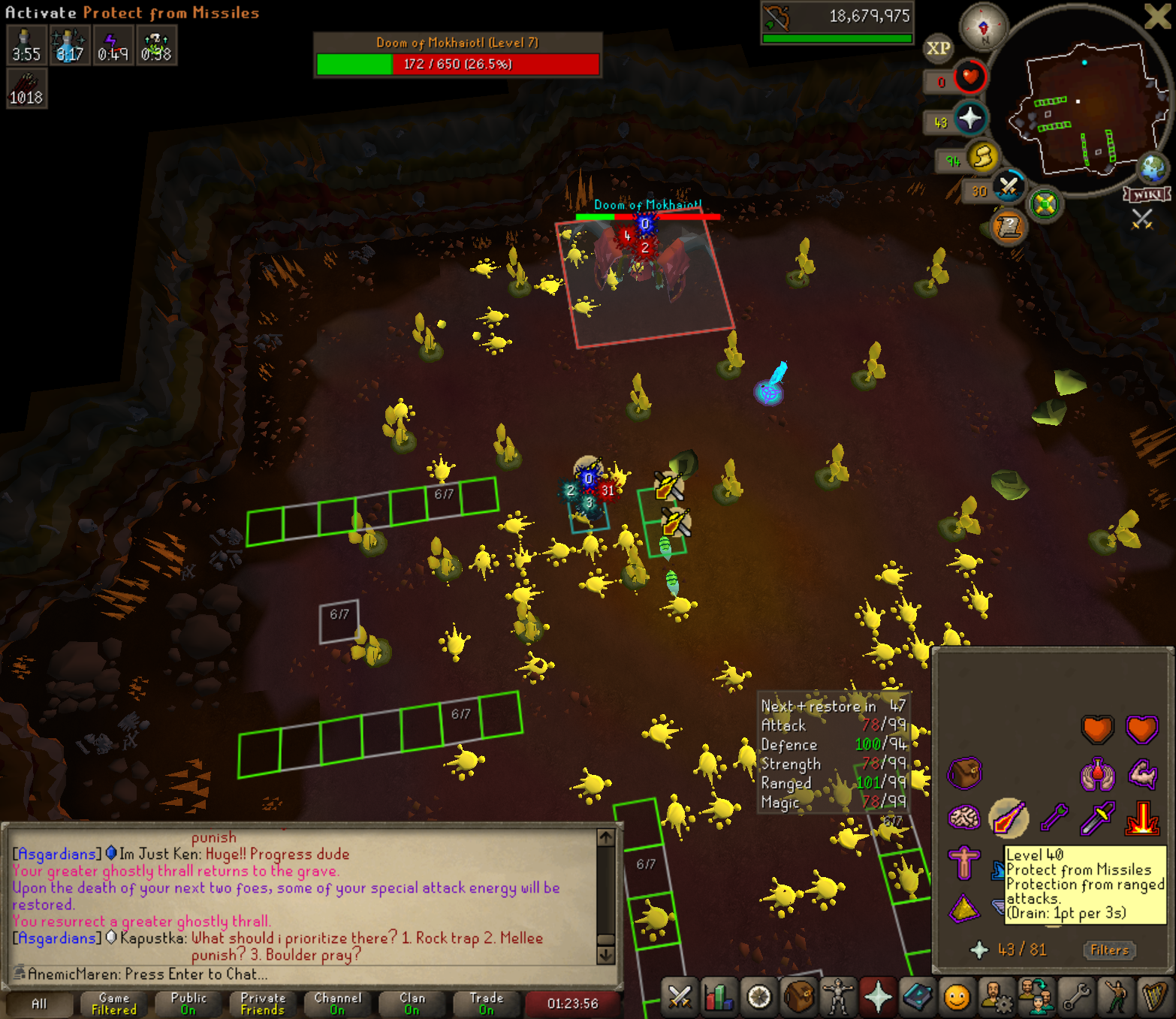Toggle quick prayers via prayer orb
Image resolution: width=1176 pixels, height=1019 pixels.
tap(970, 119)
